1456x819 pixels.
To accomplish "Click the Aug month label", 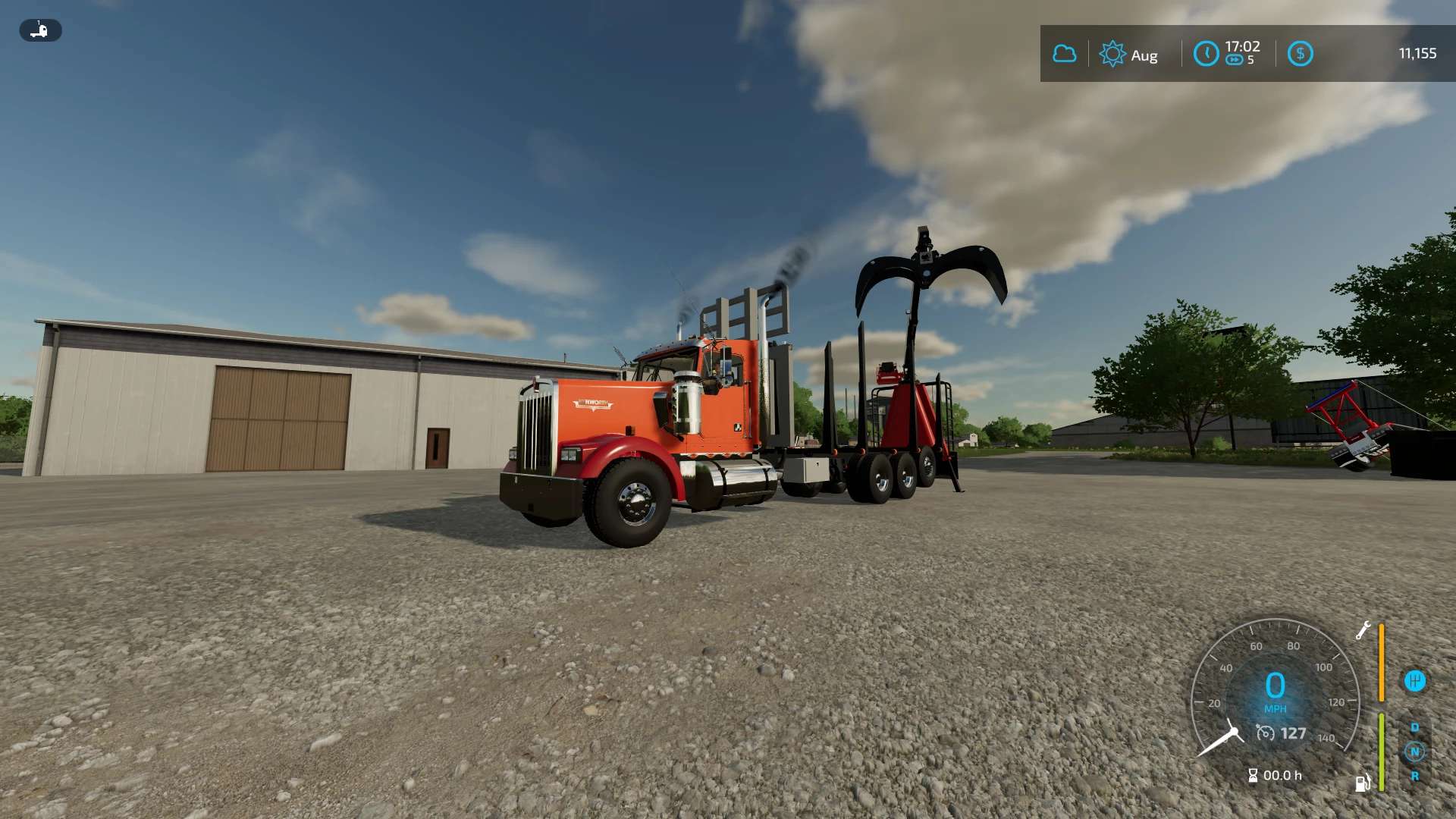I will pyautogui.click(x=1144, y=55).
